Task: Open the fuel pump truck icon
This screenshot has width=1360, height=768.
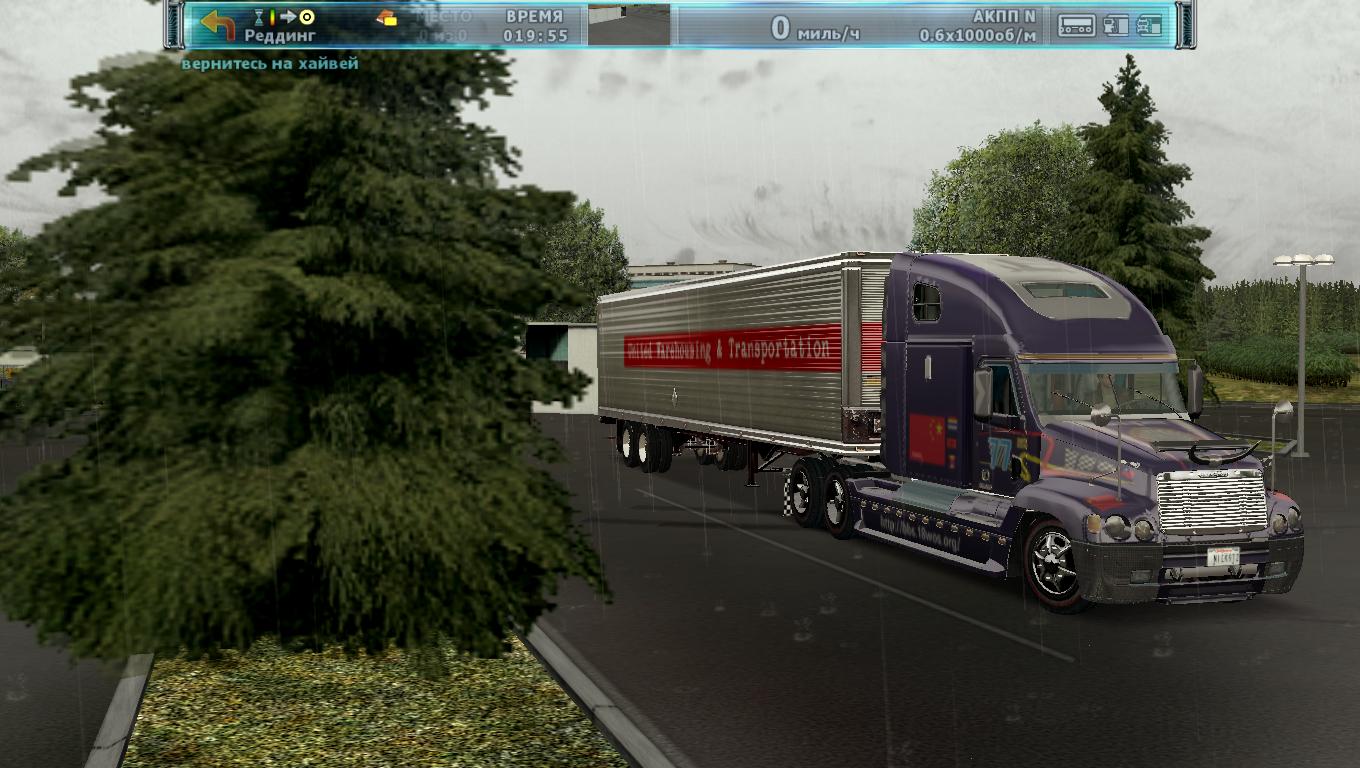Action: point(1116,26)
